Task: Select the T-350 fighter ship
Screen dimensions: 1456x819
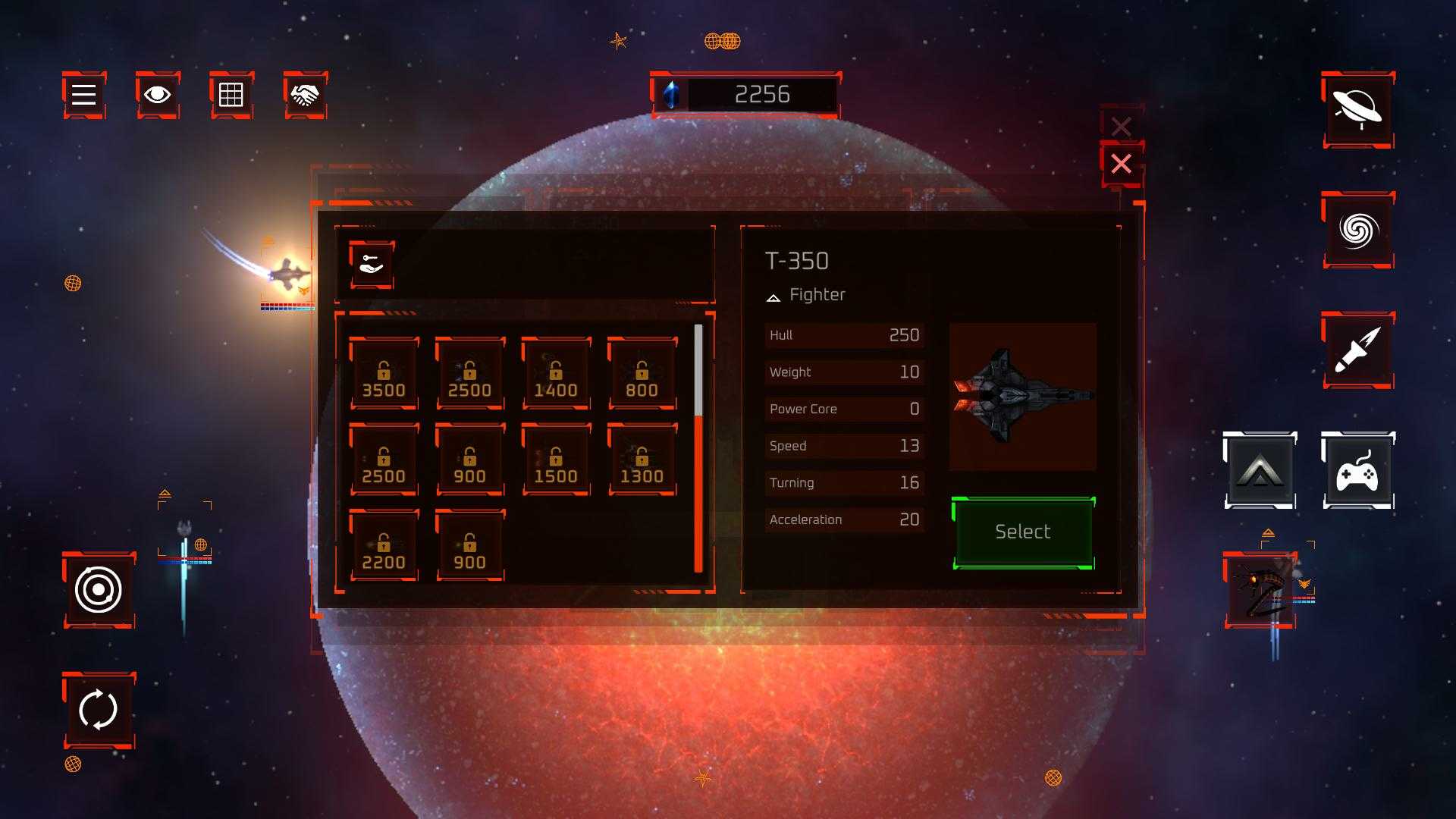Action: coord(1022,532)
